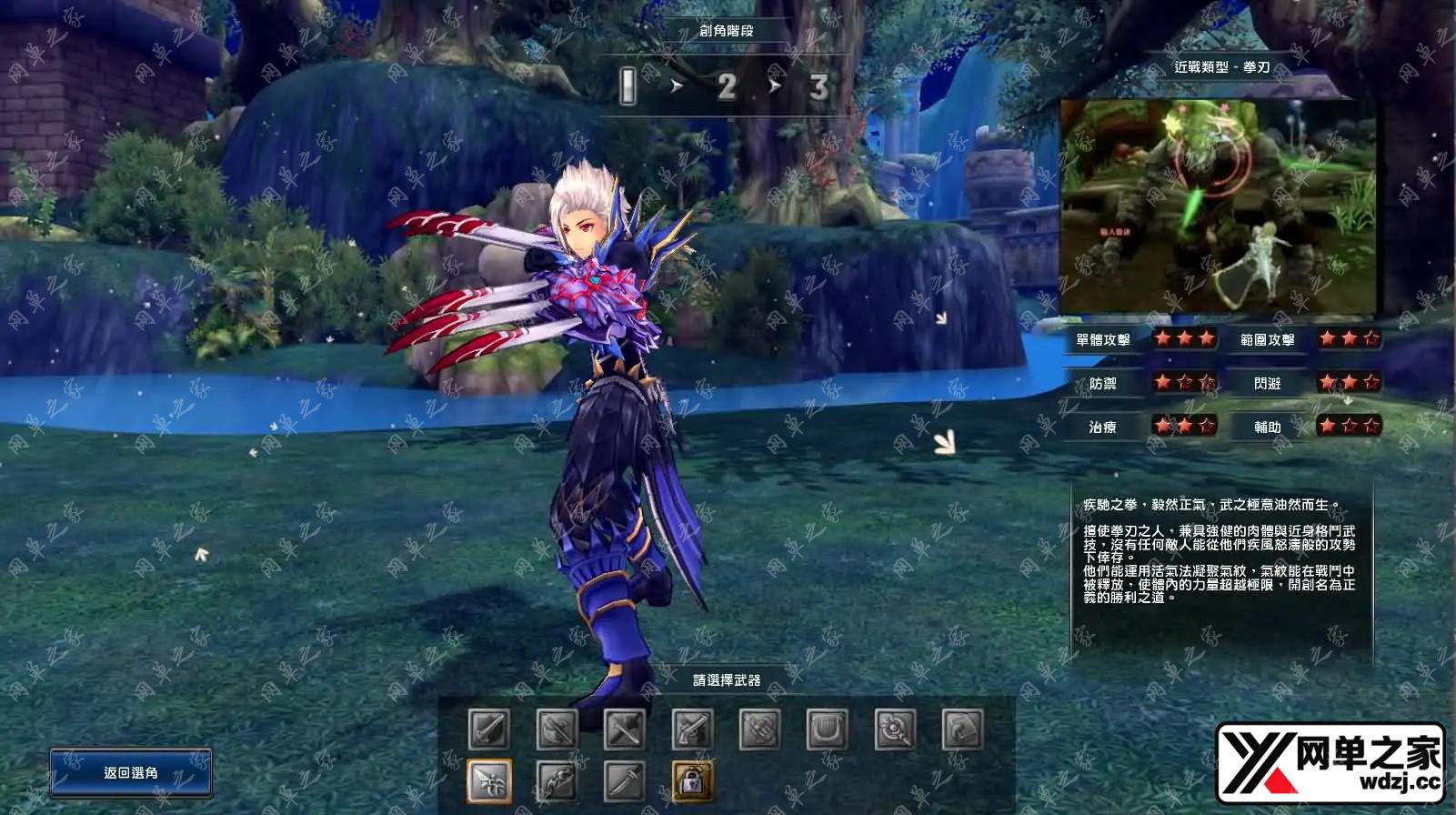
Task: Choose the bow weapon icon
Action: pos(557,780)
